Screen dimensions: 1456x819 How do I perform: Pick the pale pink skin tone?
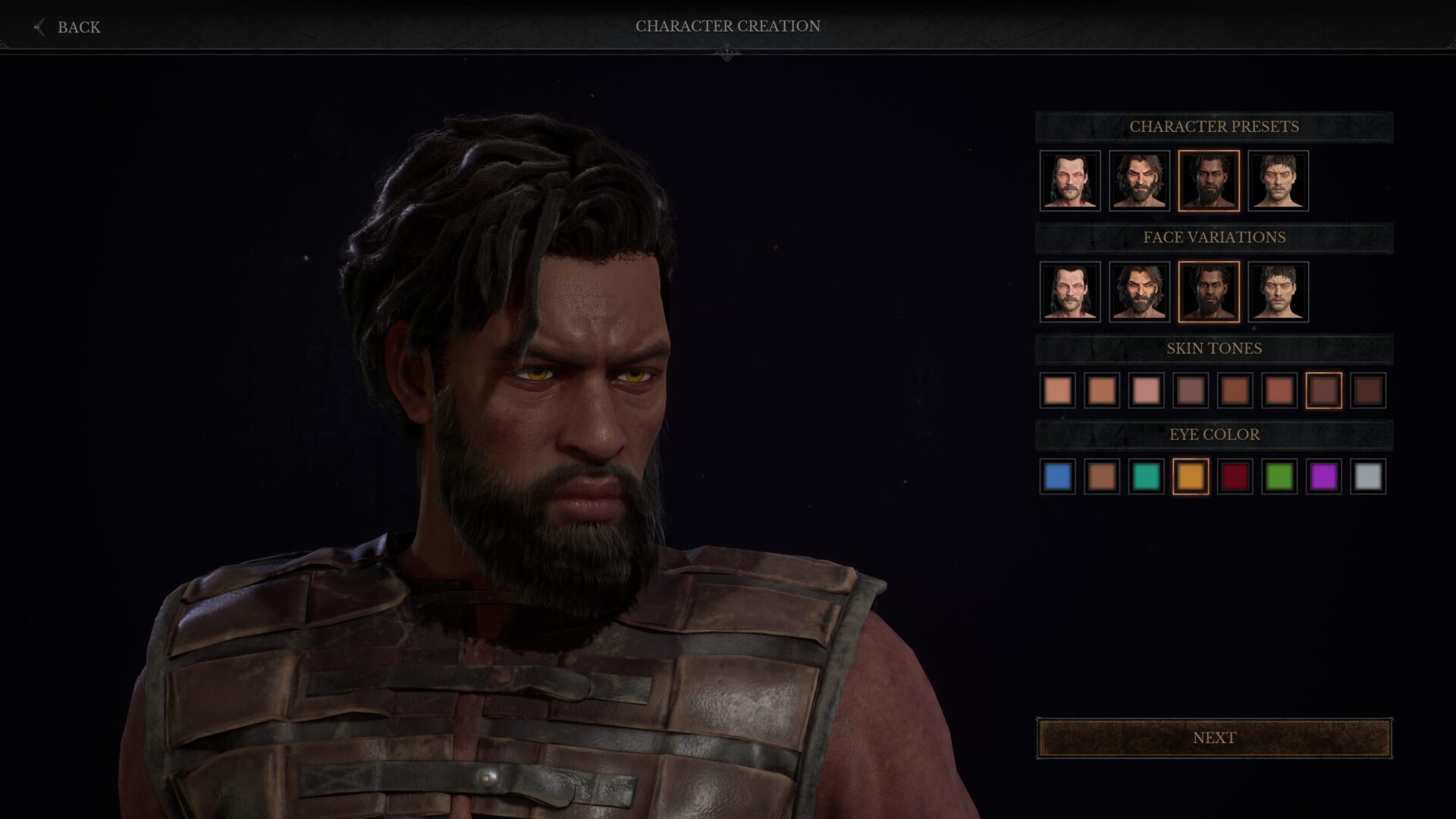tap(1146, 391)
